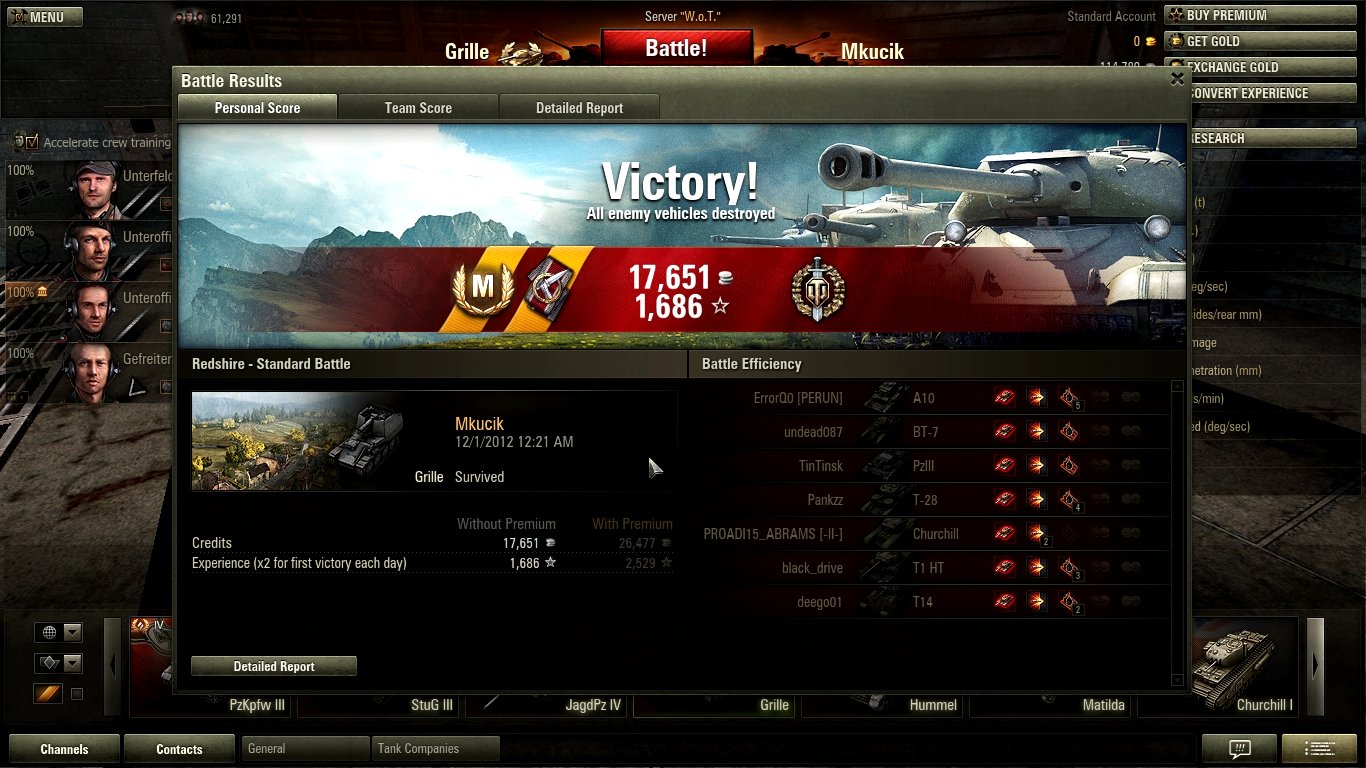This screenshot has width=1366, height=768.
Task: Open the main MENU button
Action: [45, 17]
